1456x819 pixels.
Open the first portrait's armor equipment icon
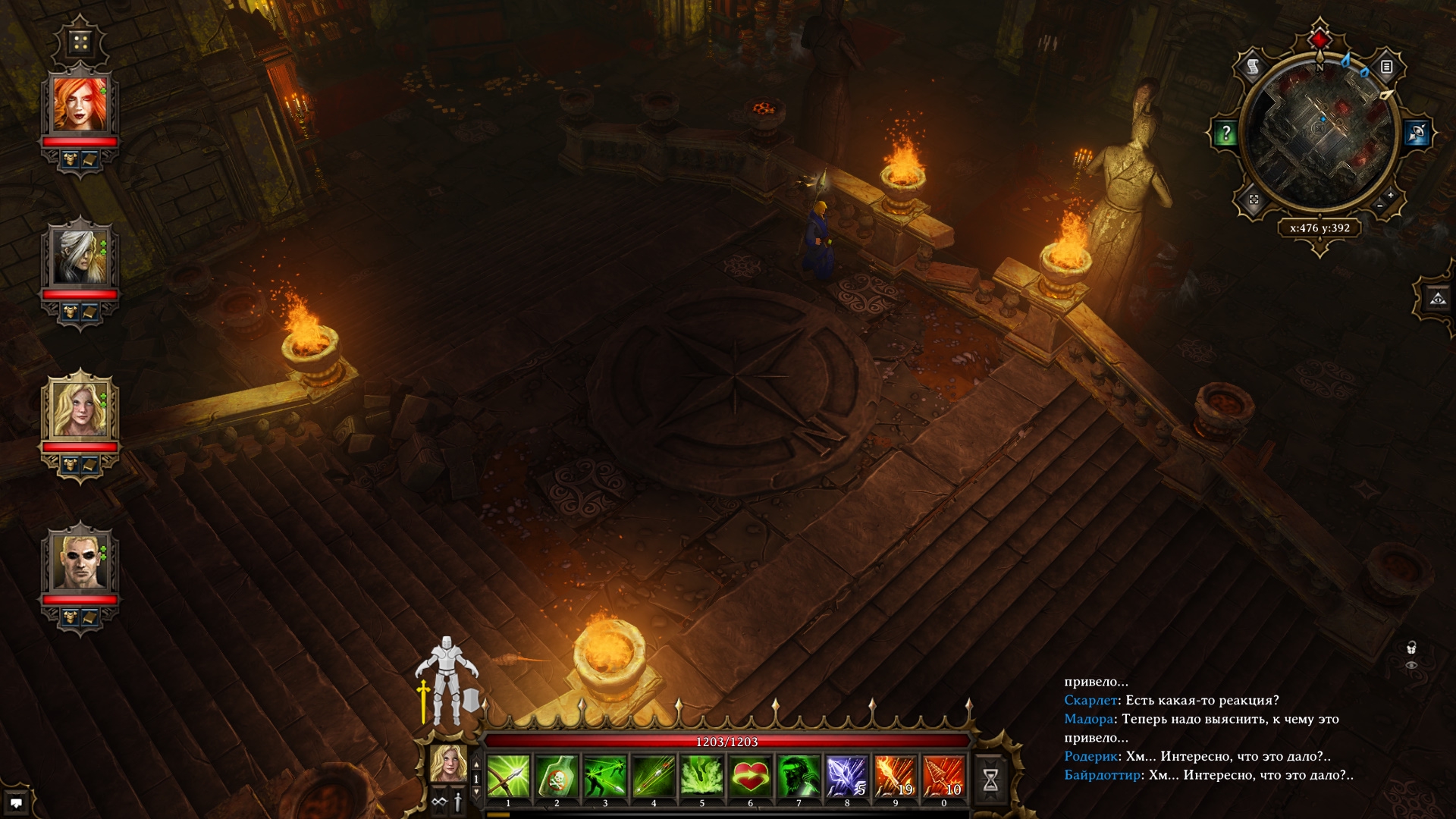point(71,159)
